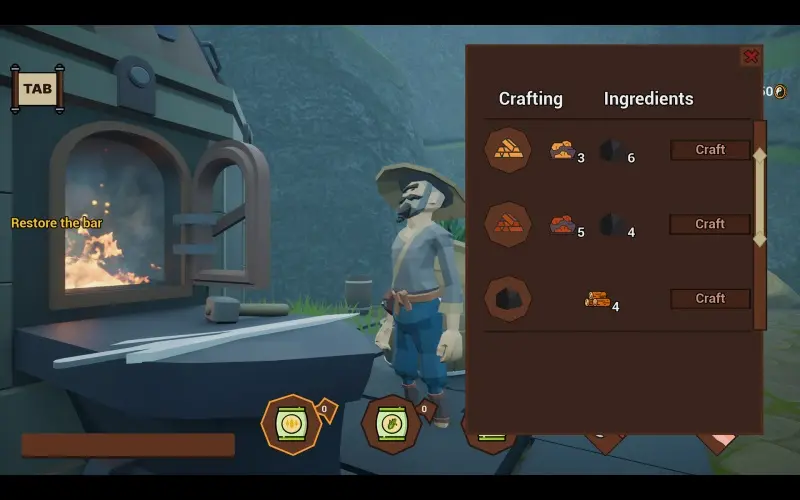Select the gold bars recipe icon

pos(508,150)
